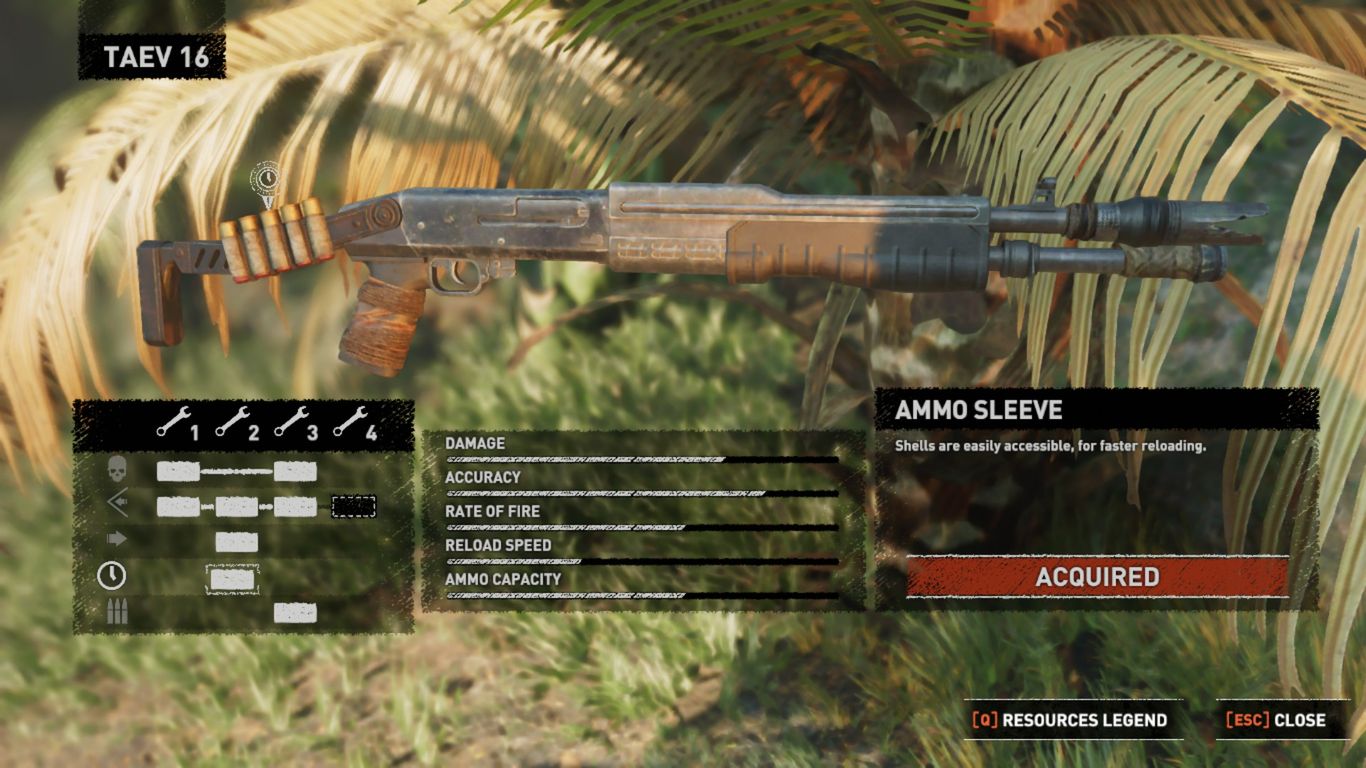
Task: Choose the tier 3 ammo capacity upgrade
Action: click(295, 613)
